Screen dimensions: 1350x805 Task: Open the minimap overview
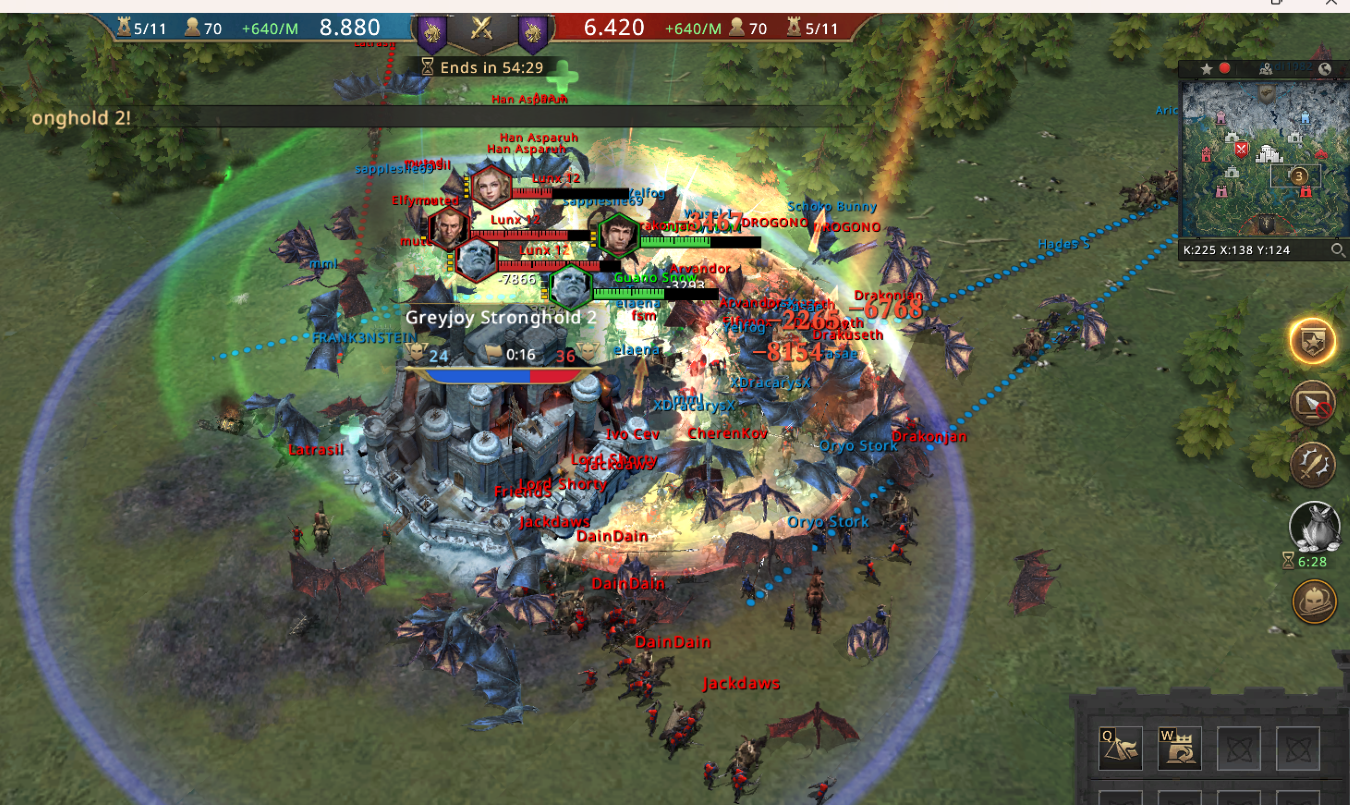coord(1262,160)
